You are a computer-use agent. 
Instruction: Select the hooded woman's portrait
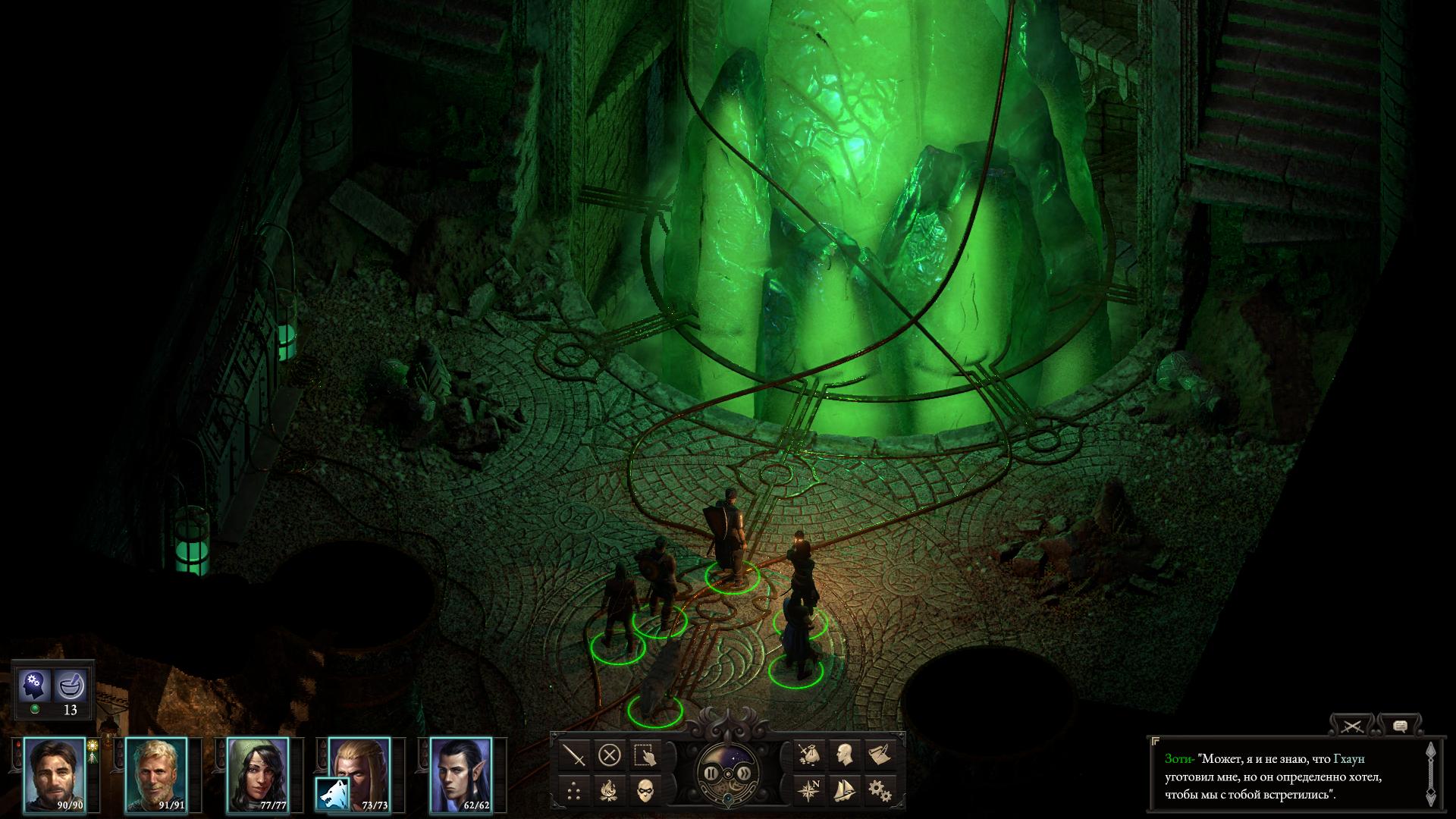(x=258, y=773)
